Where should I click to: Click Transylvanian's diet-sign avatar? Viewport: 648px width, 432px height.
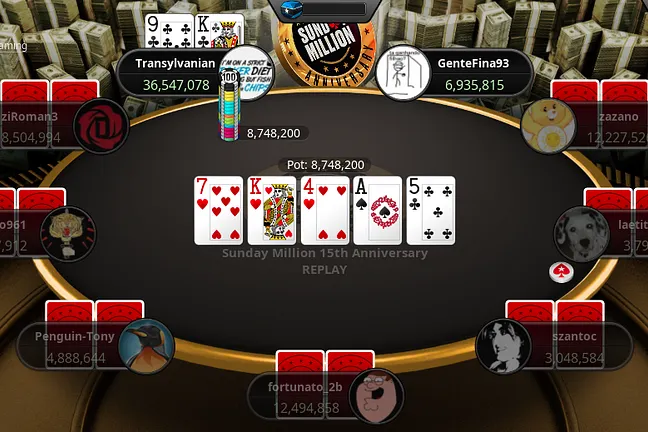tap(245, 72)
